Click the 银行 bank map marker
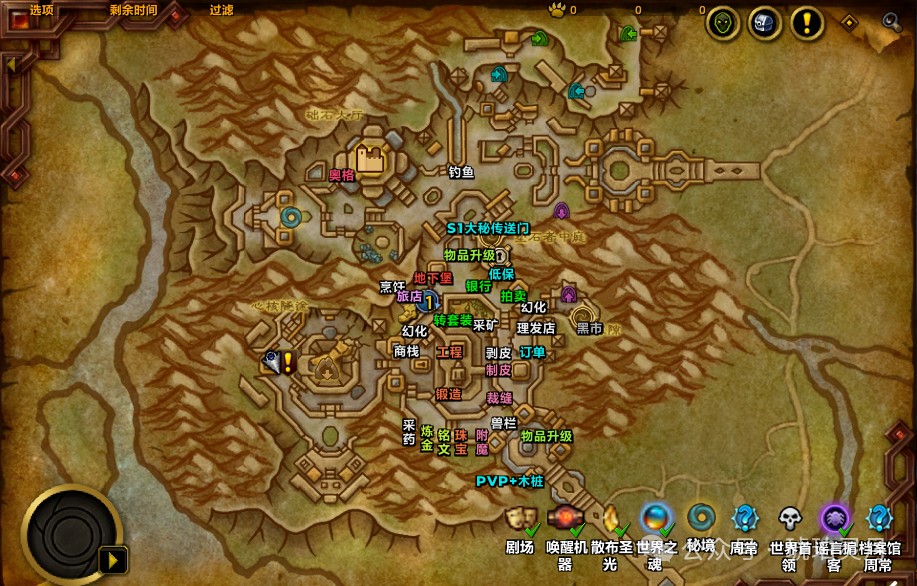Image resolution: width=917 pixels, height=586 pixels. [478, 286]
